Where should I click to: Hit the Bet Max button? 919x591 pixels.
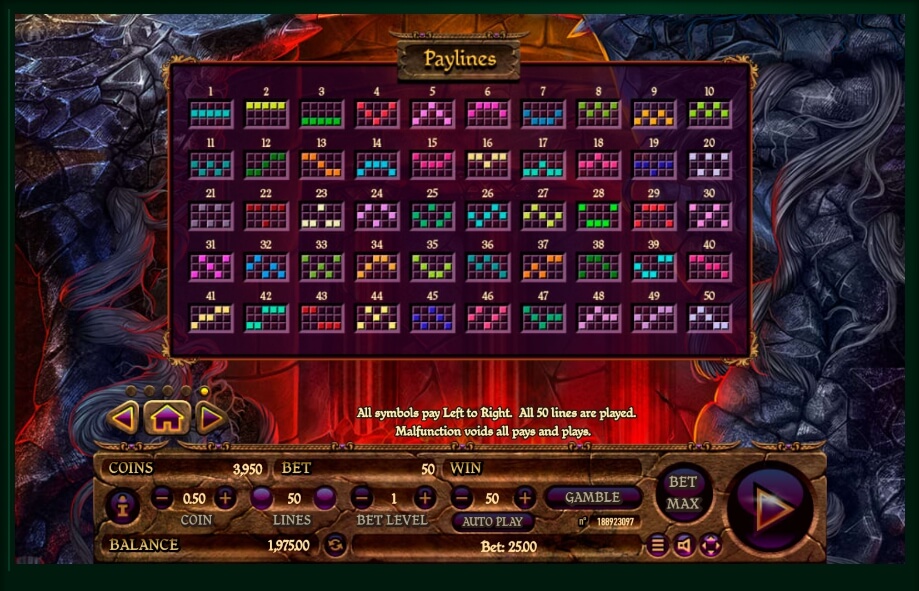tap(683, 494)
